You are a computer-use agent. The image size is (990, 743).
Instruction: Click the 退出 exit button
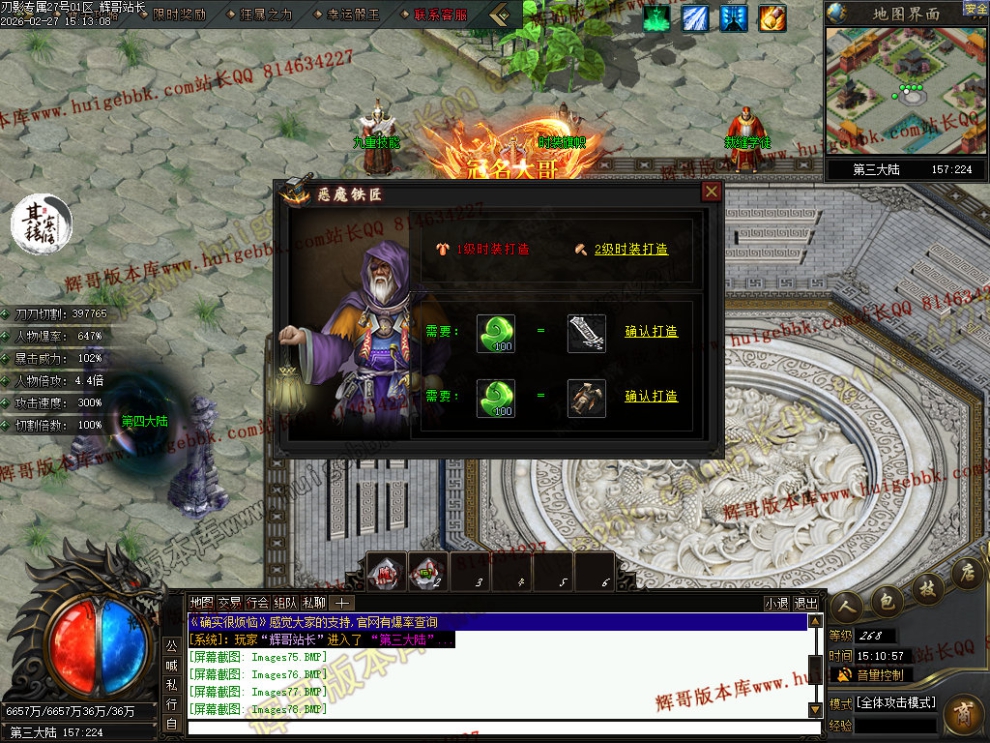pos(806,603)
